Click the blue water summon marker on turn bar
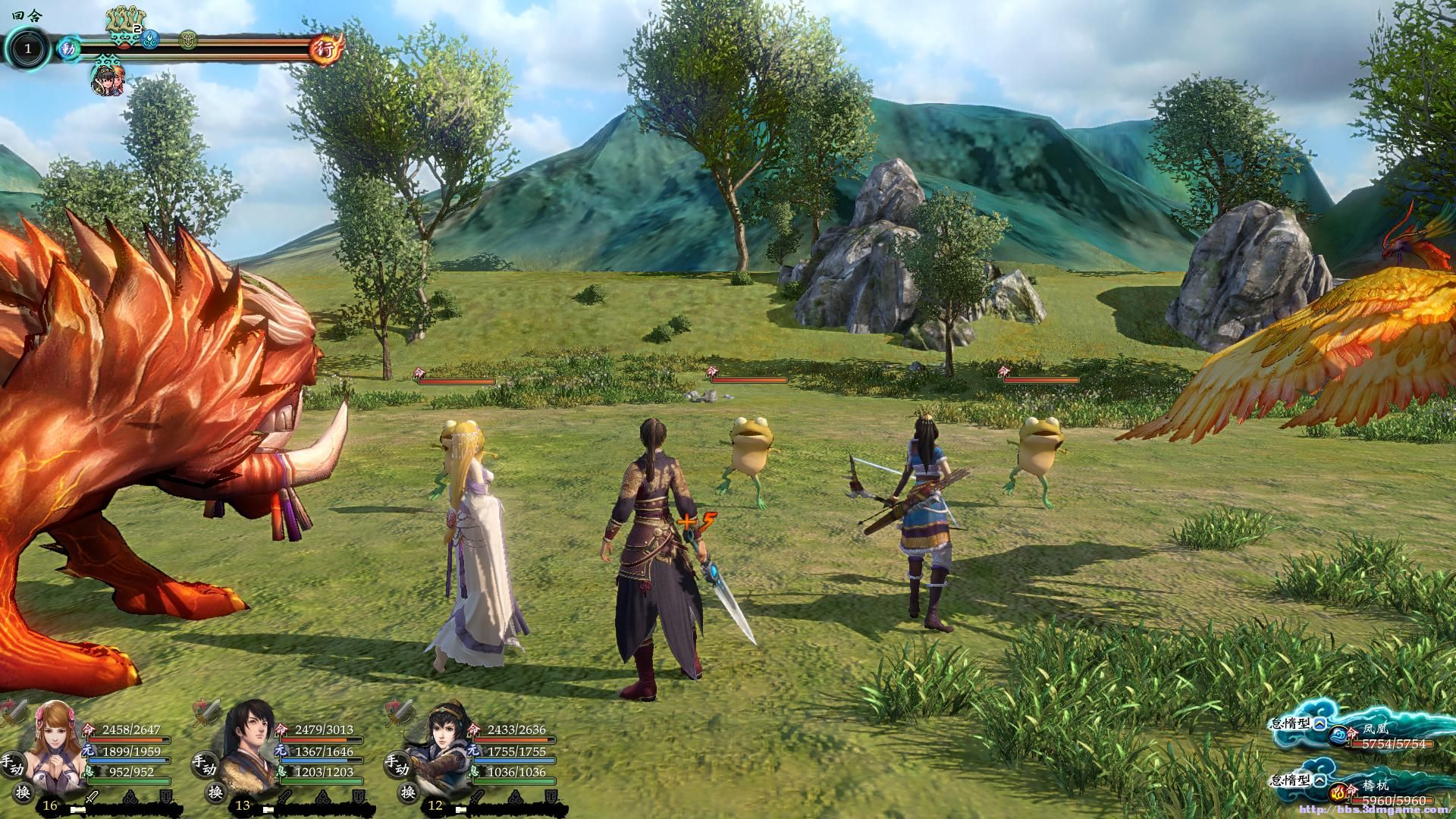Viewport: 1456px width, 819px height. [150, 36]
